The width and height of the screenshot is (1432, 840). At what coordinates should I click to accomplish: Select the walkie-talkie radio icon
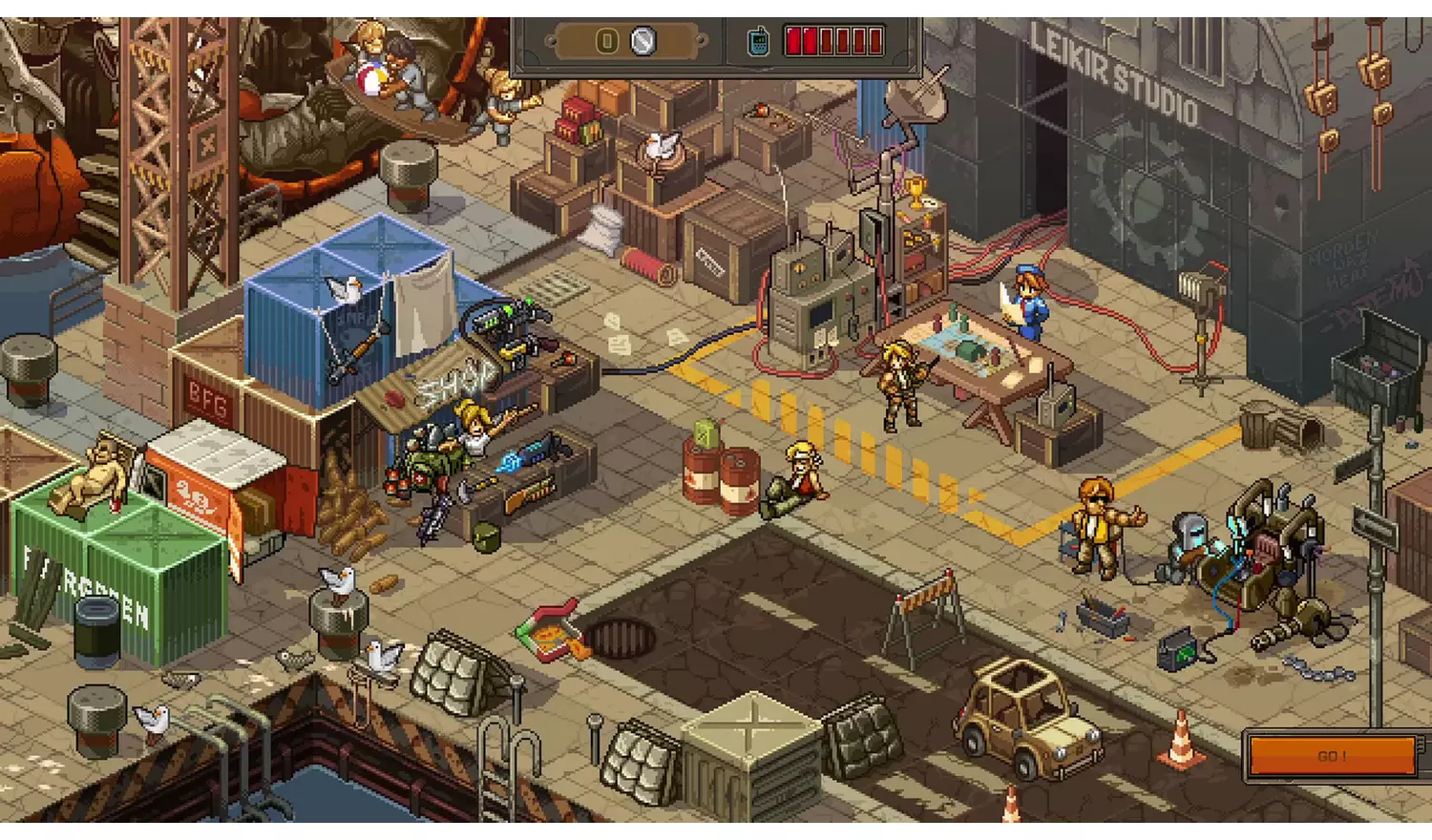click(757, 40)
